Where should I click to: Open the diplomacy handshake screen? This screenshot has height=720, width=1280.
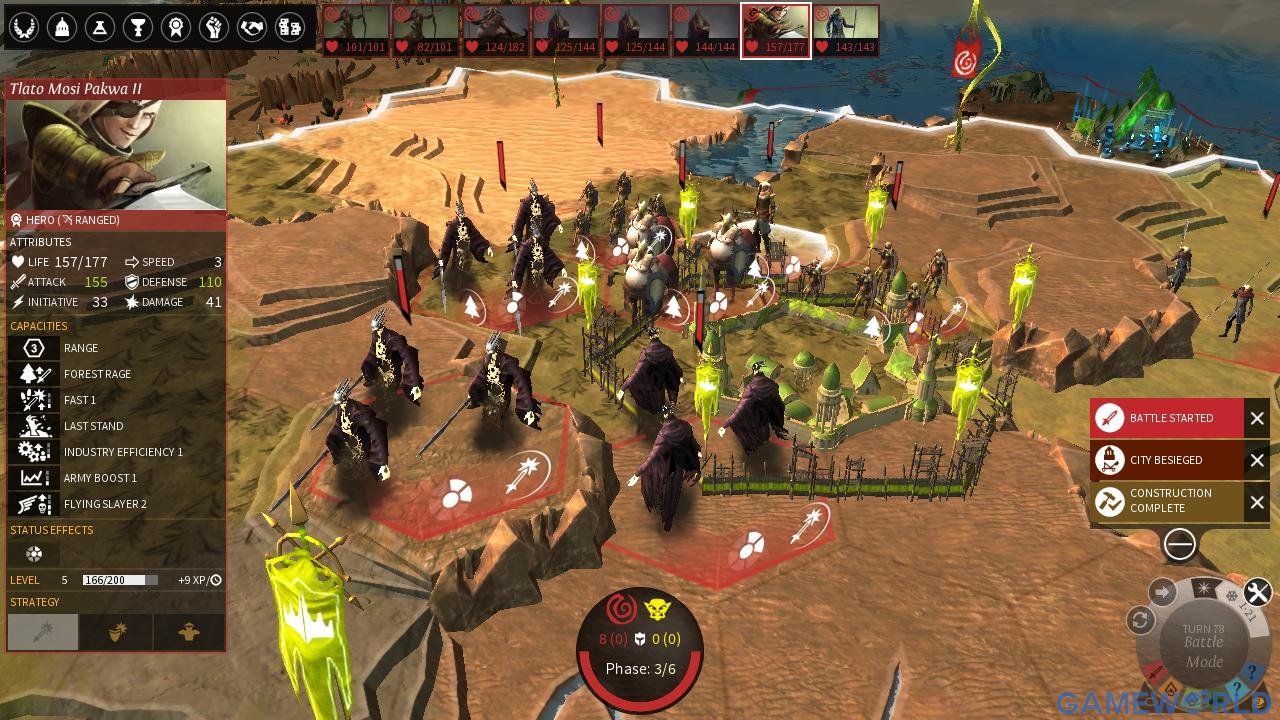click(x=252, y=27)
